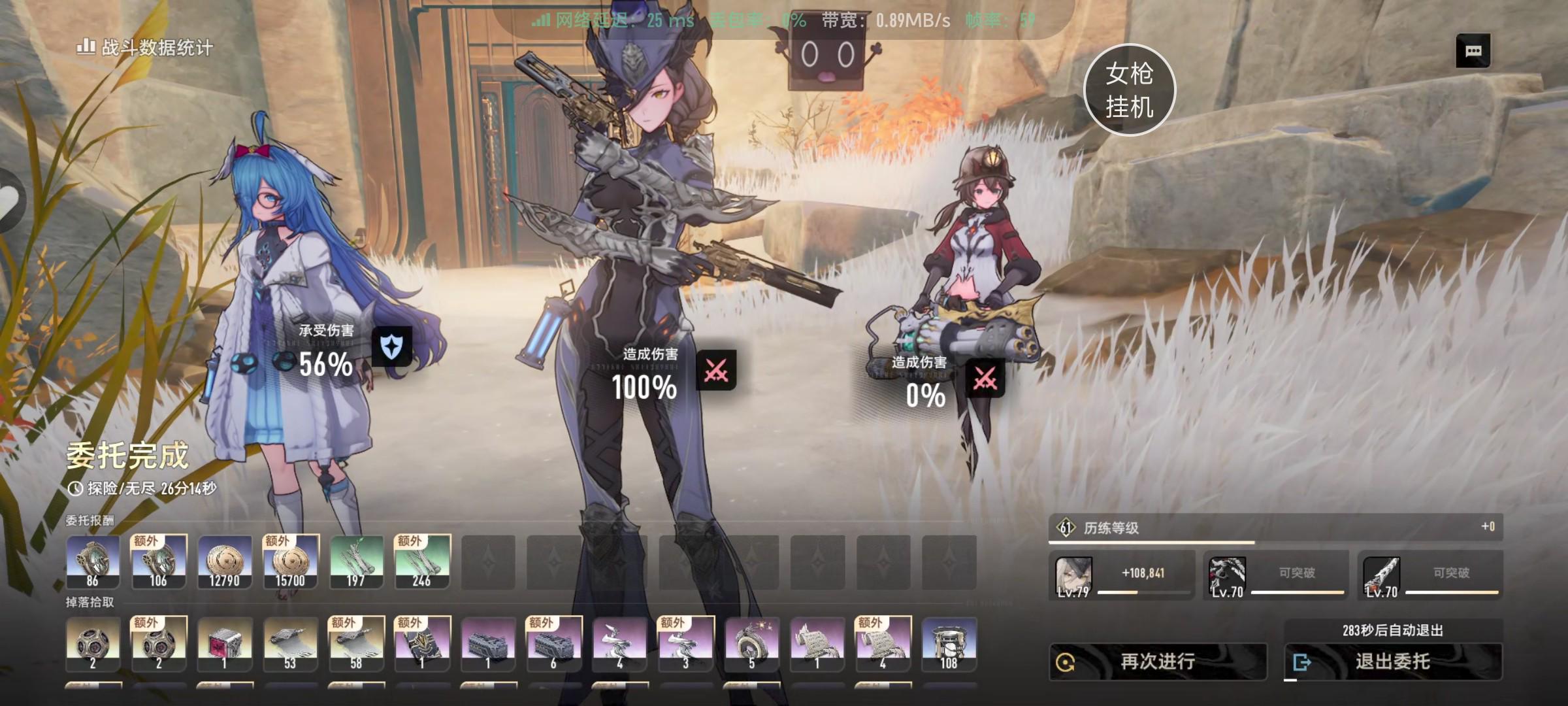The image size is (1568, 706).
Task: Tap the 女枪挂机 round overlay button
Action: 1129,90
